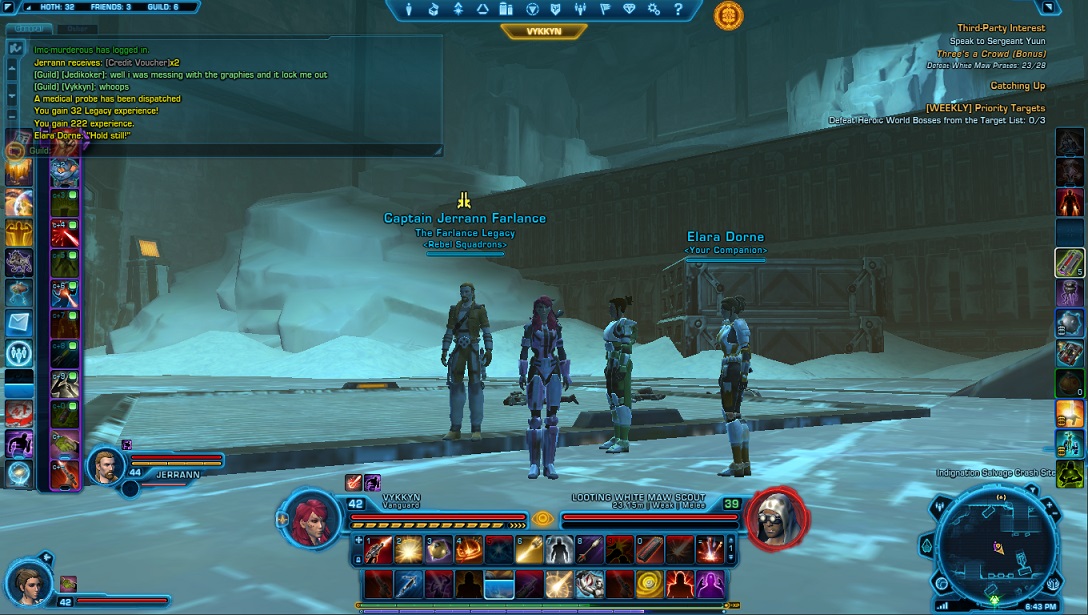Click Jerrann's party member portrait
Viewport: 1088px width, 615px height.
(x=106, y=465)
